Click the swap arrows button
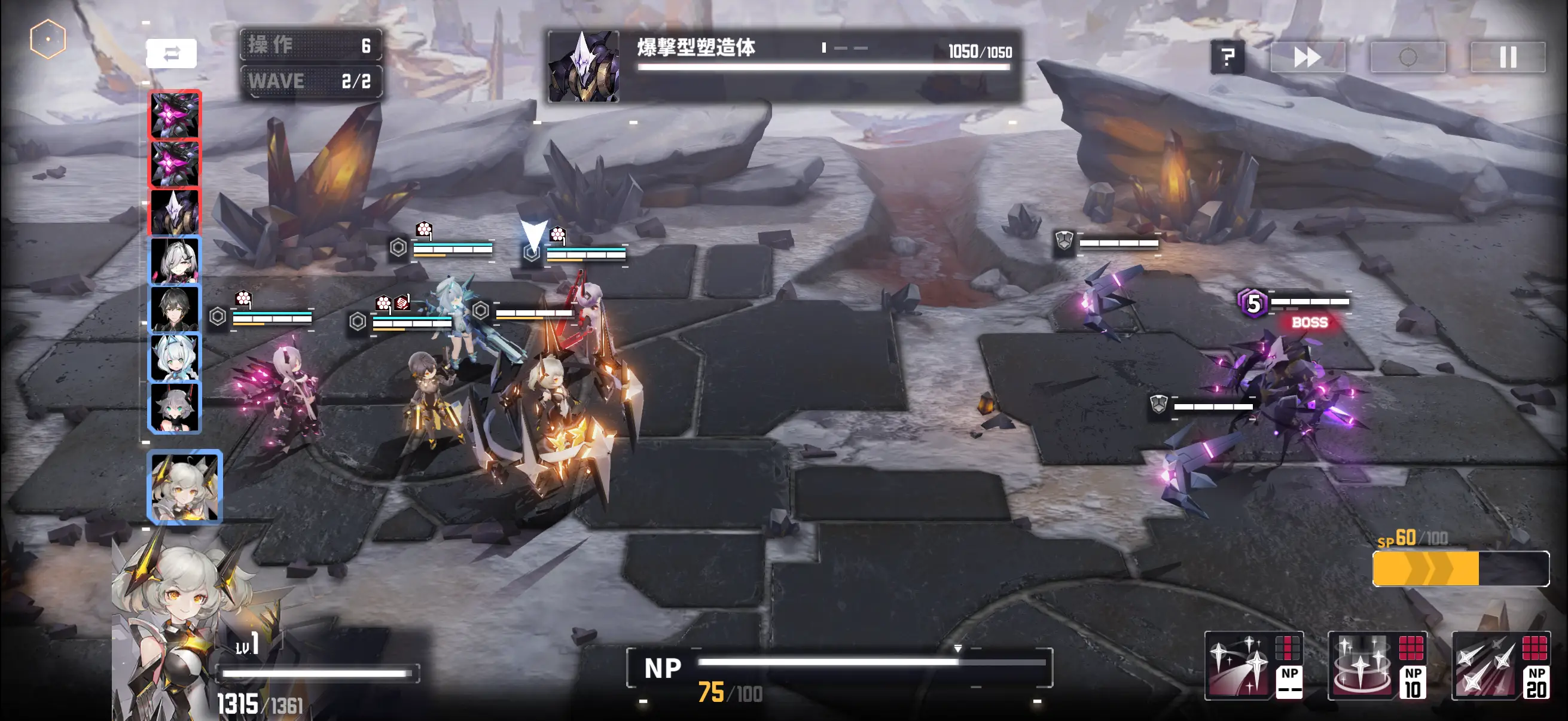 click(x=171, y=54)
